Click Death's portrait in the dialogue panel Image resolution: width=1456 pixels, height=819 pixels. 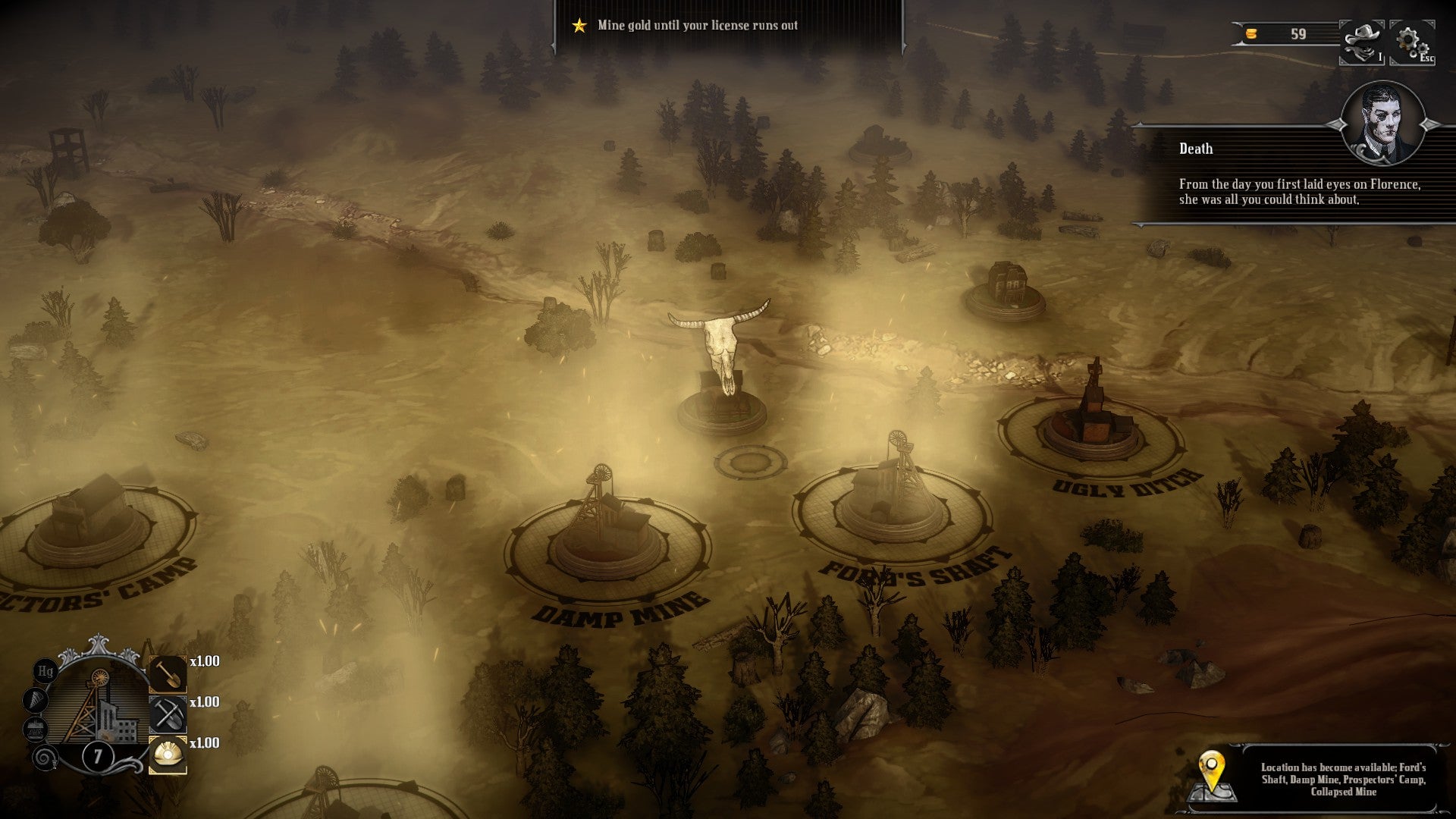point(1382,123)
